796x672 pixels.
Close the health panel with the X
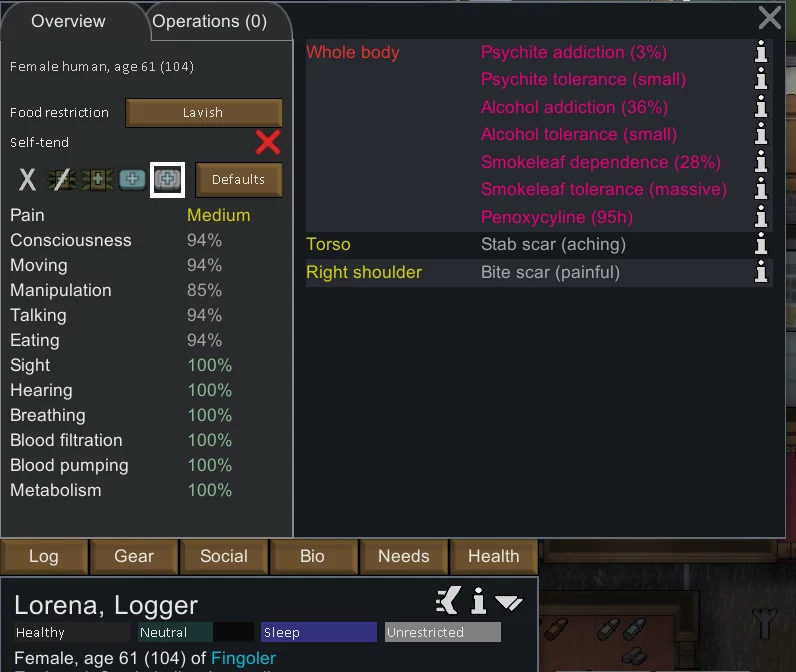pos(770,17)
